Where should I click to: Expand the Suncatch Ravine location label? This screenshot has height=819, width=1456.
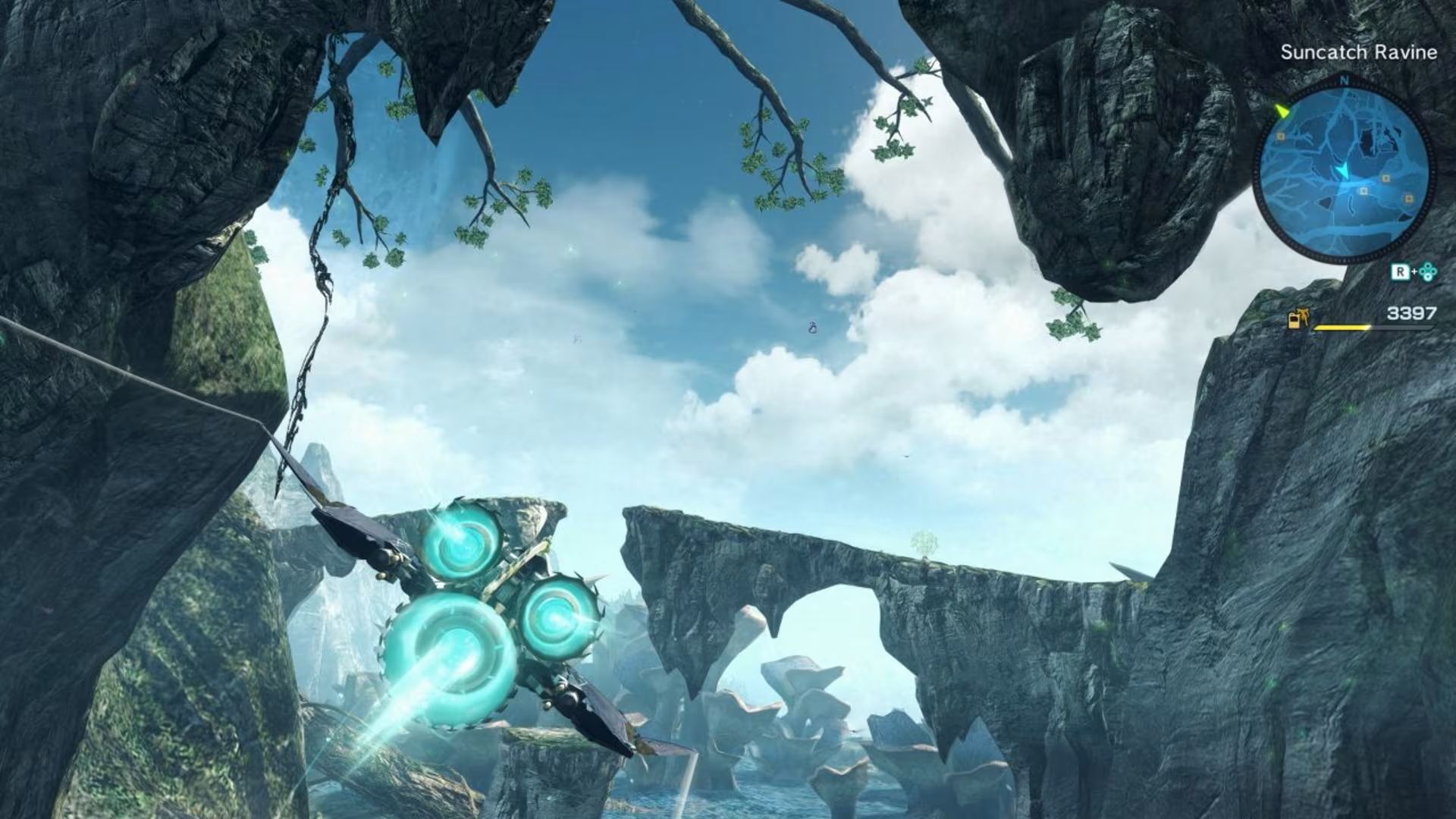click(x=1360, y=50)
